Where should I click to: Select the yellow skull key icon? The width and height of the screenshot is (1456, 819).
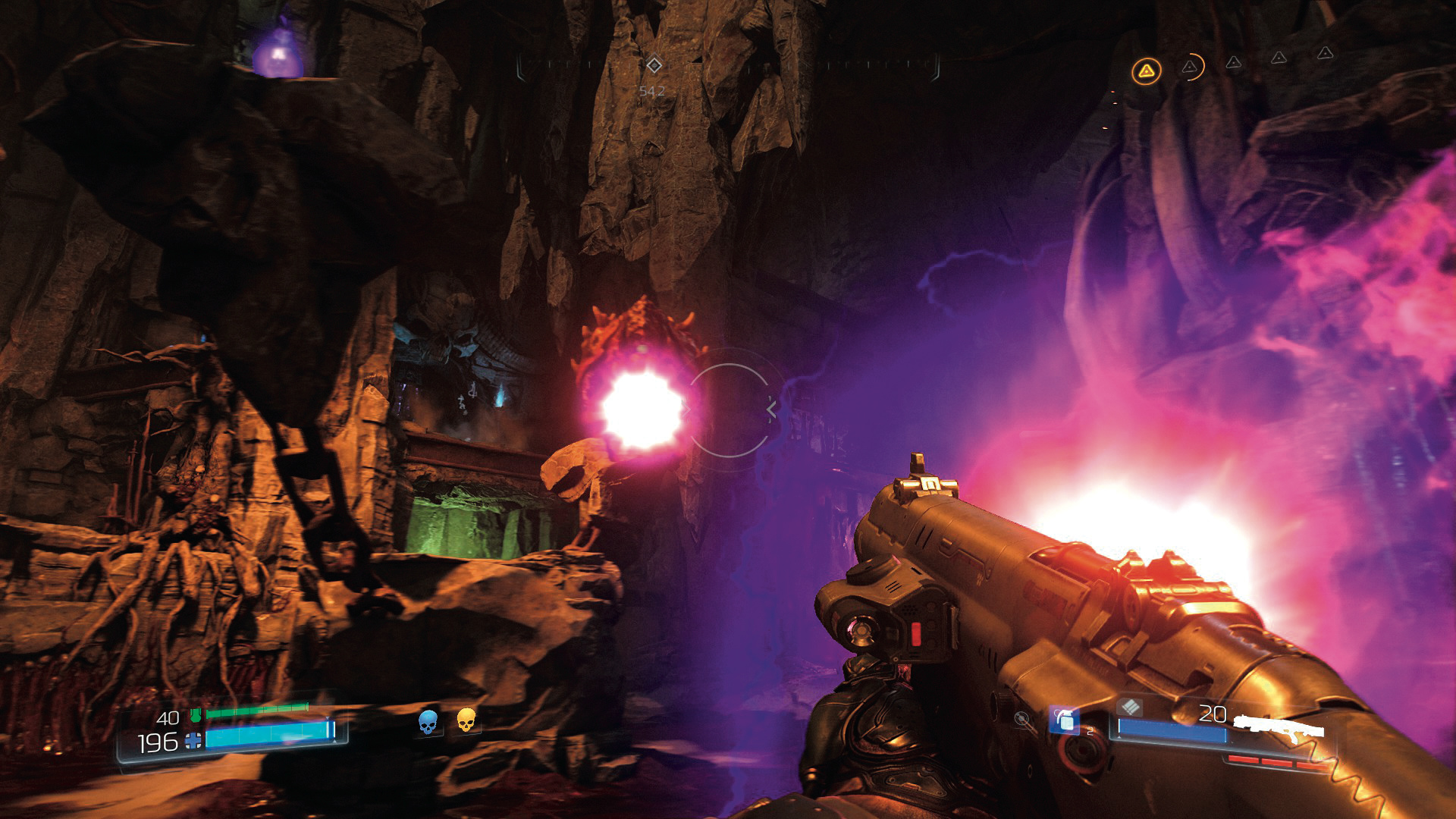click(466, 720)
